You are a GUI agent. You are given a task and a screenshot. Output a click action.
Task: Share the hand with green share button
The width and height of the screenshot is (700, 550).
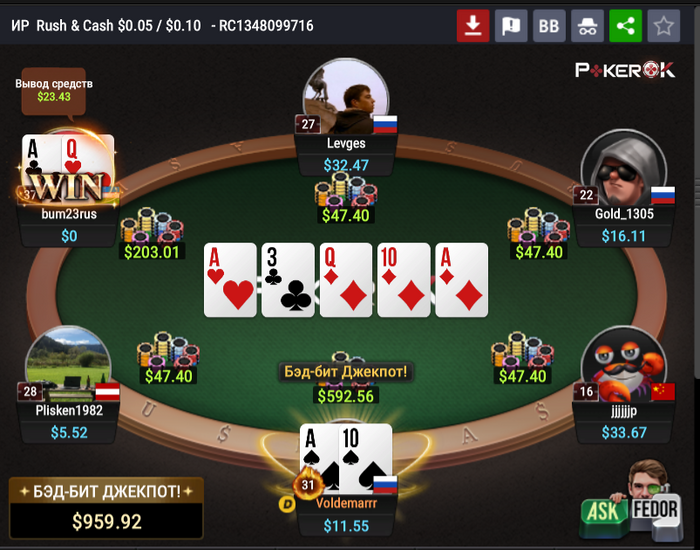[x=625, y=26]
